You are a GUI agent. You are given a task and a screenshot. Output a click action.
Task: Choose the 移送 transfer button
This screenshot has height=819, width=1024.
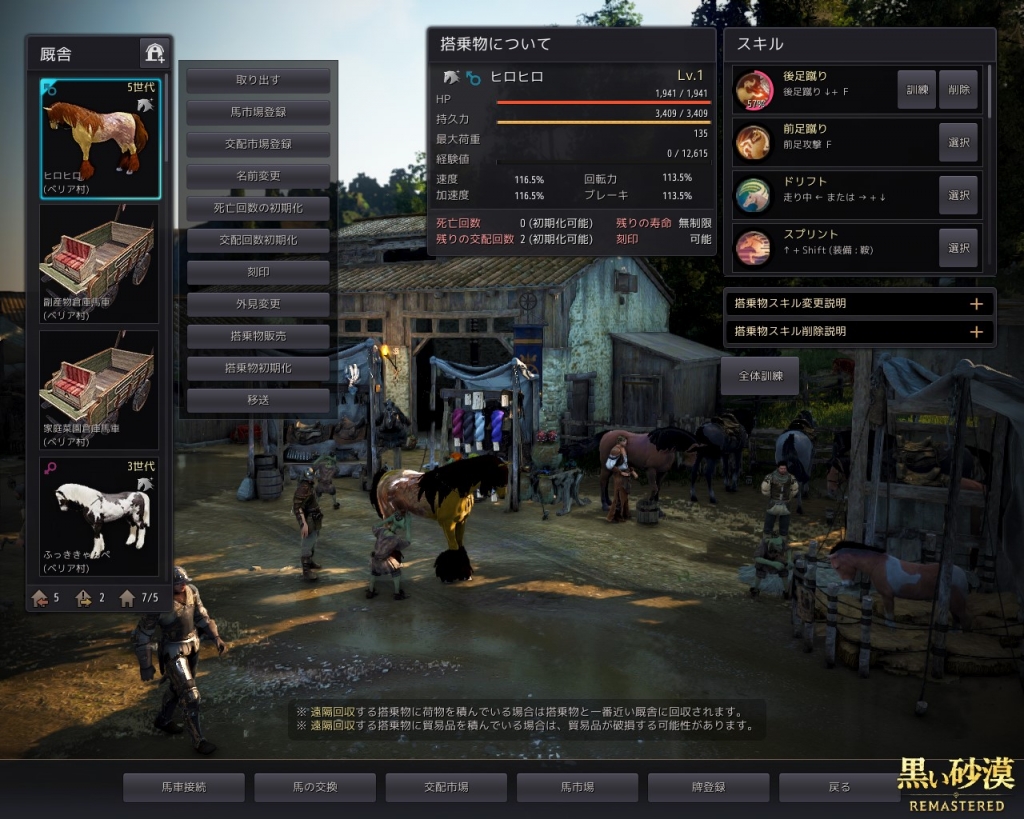(258, 400)
